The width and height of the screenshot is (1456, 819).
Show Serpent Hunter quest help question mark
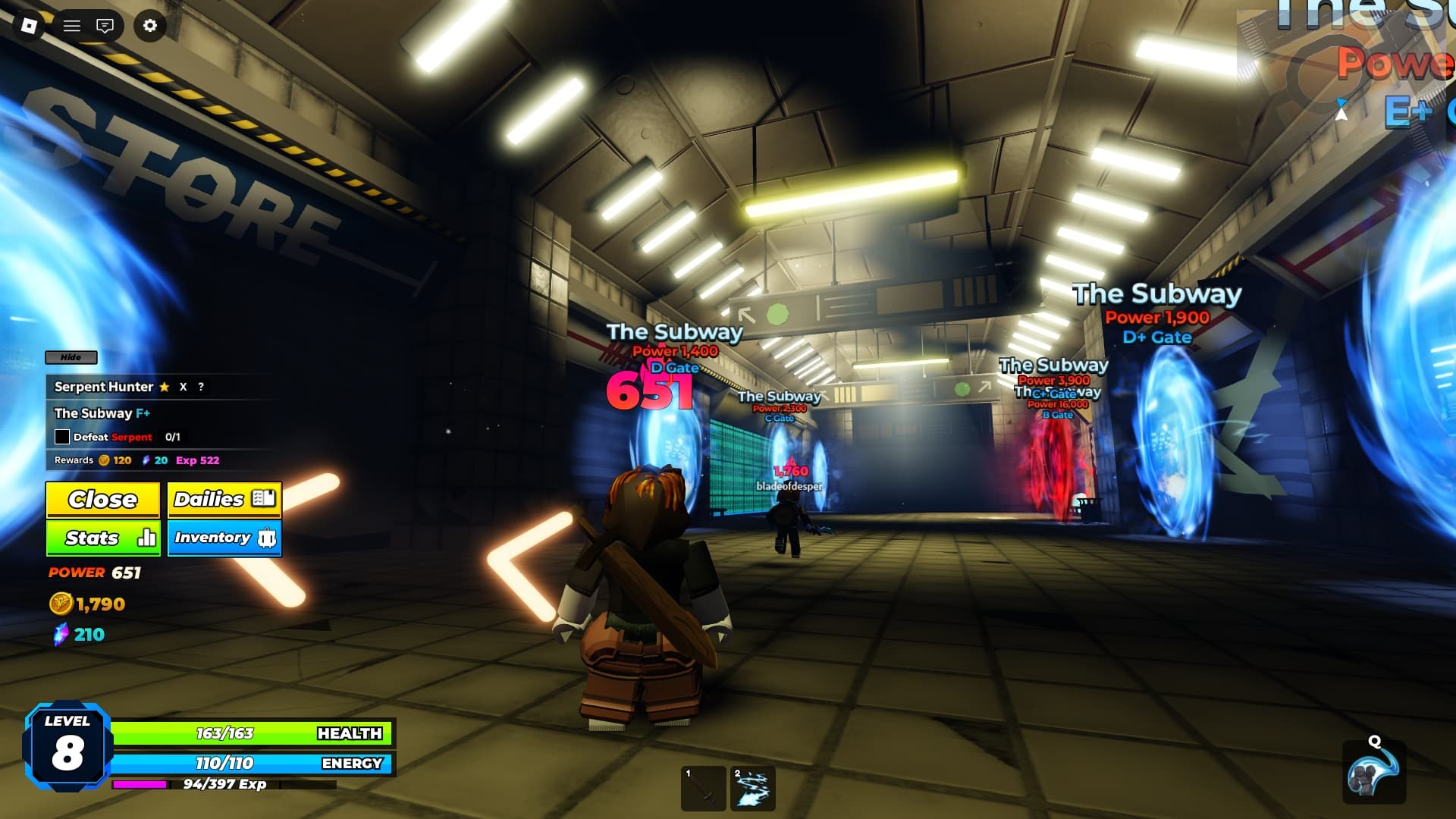pyautogui.click(x=201, y=387)
